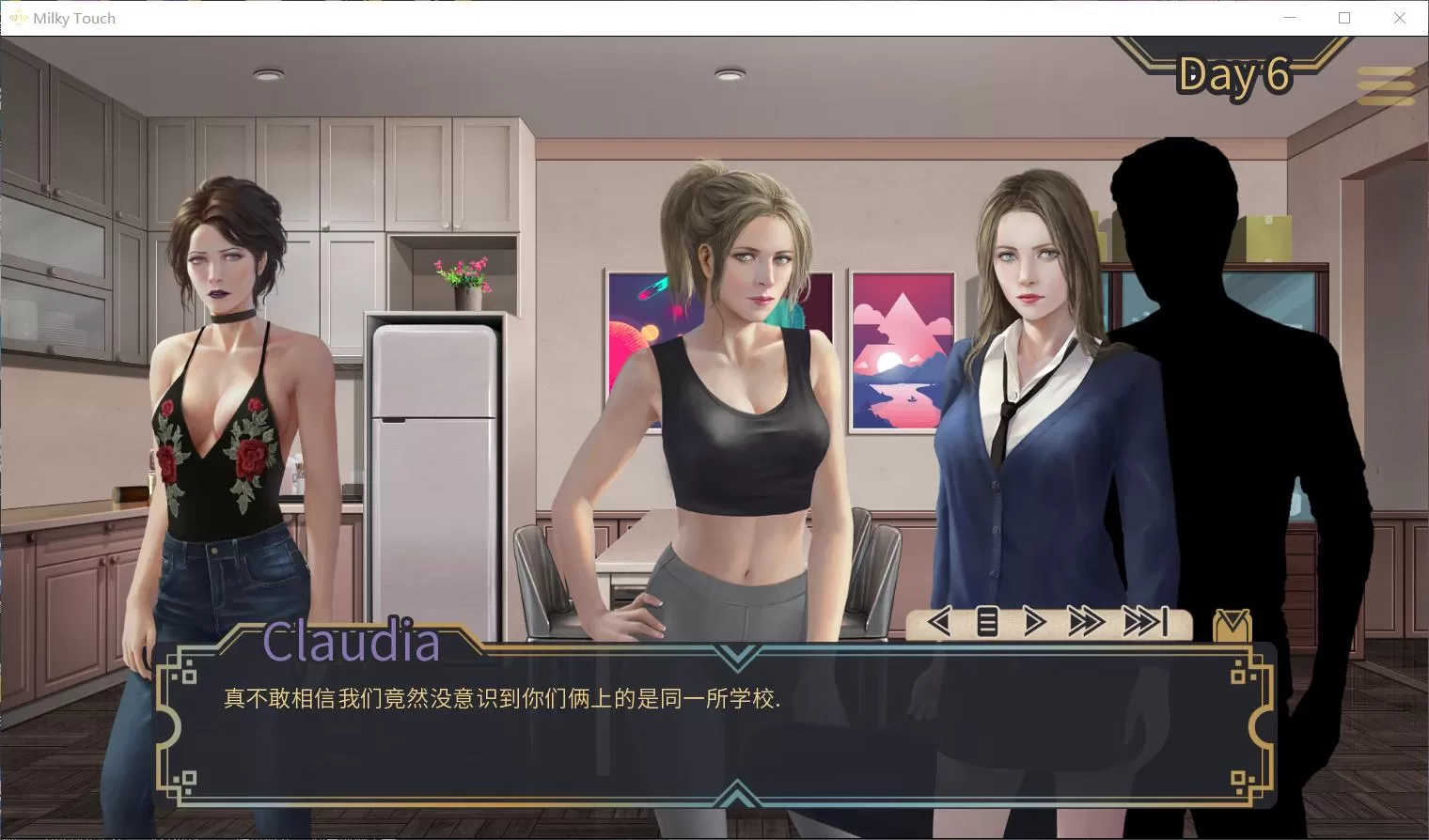This screenshot has width=1429, height=840.
Task: Click the Milky Touch title bar text
Action: click(x=73, y=17)
